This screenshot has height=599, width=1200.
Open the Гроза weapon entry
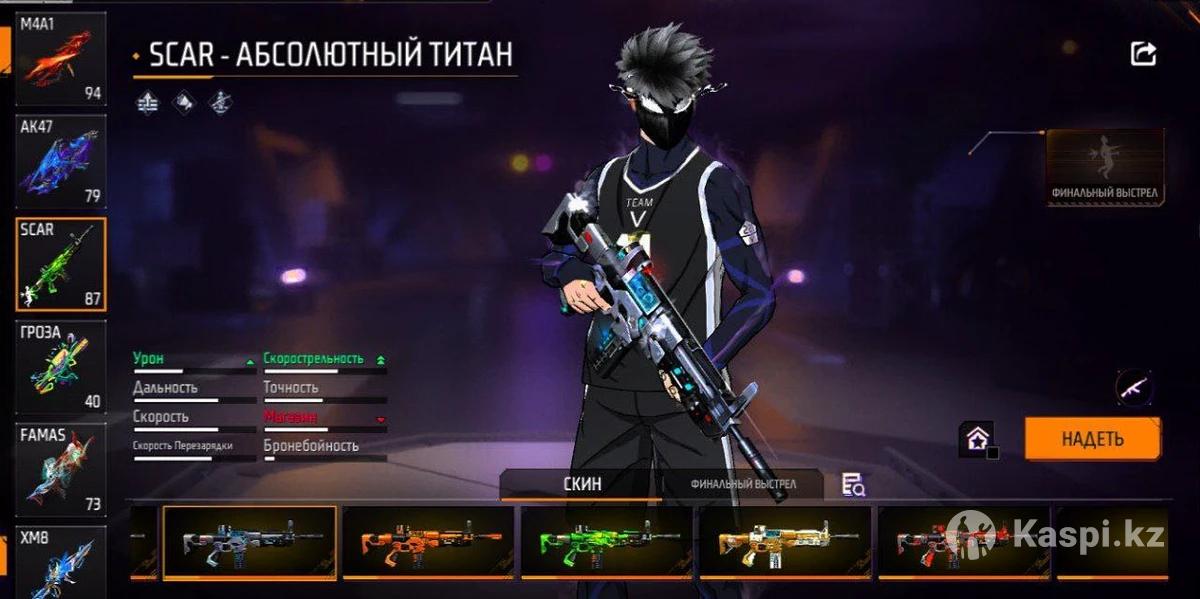pos(60,367)
